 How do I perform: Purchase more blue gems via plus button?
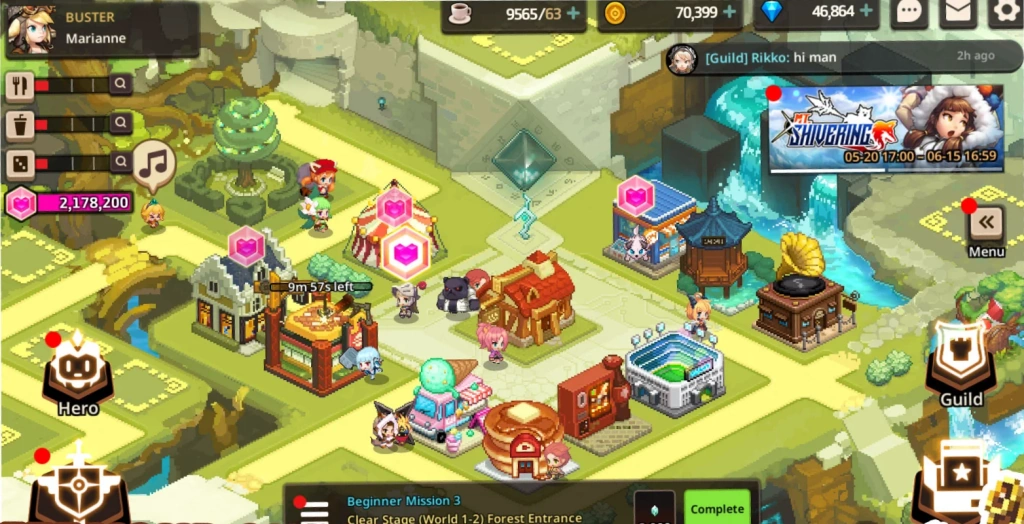click(x=866, y=13)
